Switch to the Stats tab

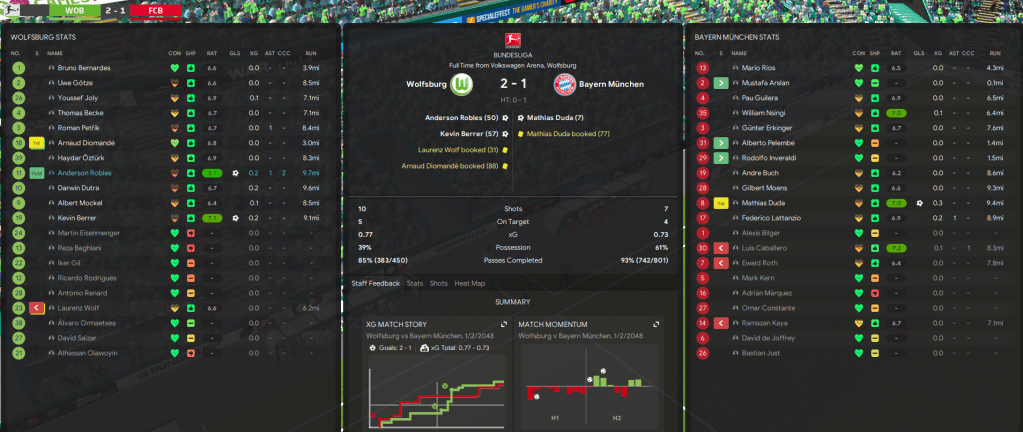[415, 283]
